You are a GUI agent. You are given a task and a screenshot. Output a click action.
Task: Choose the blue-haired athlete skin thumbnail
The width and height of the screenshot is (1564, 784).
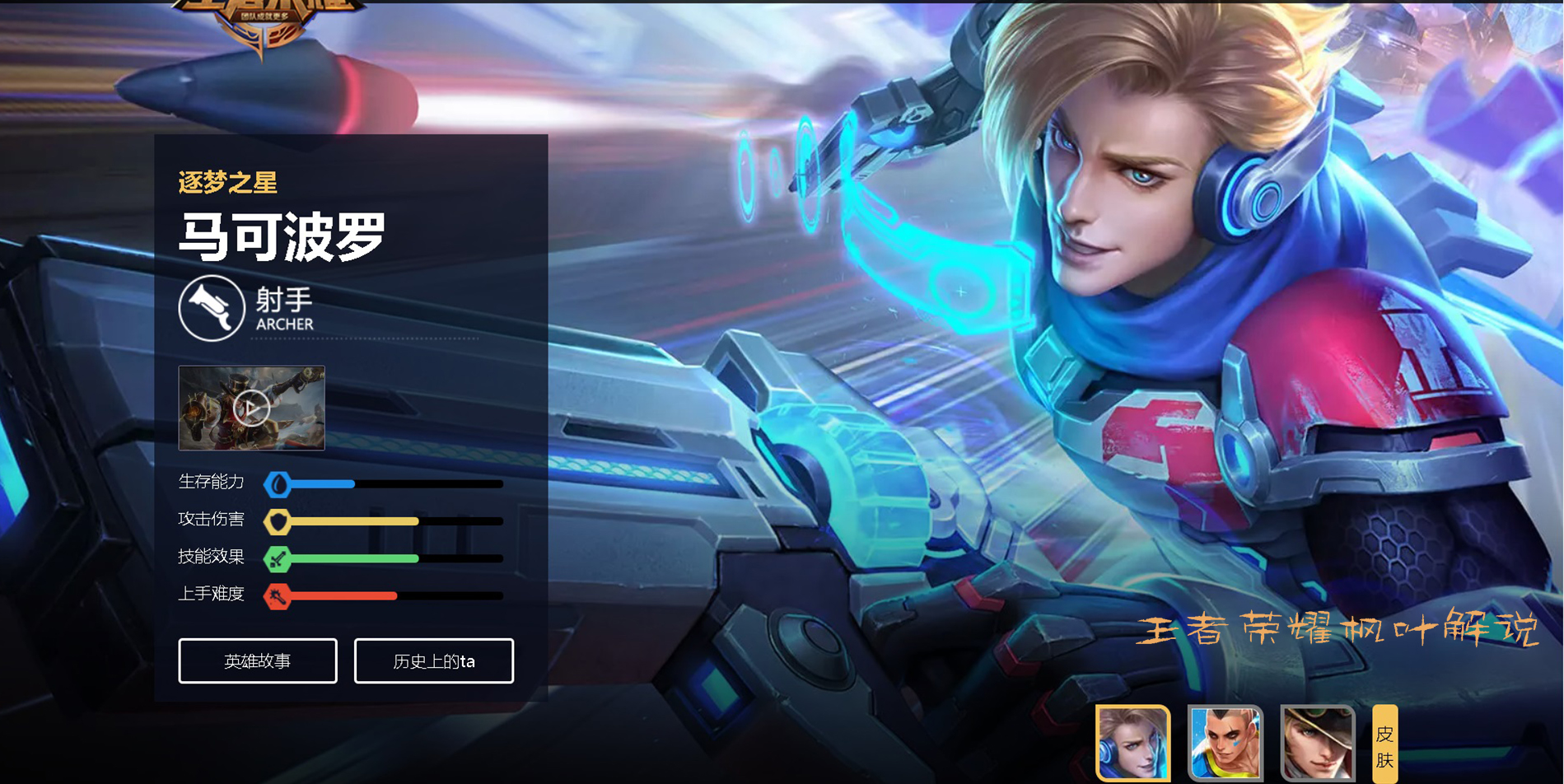(1225, 743)
